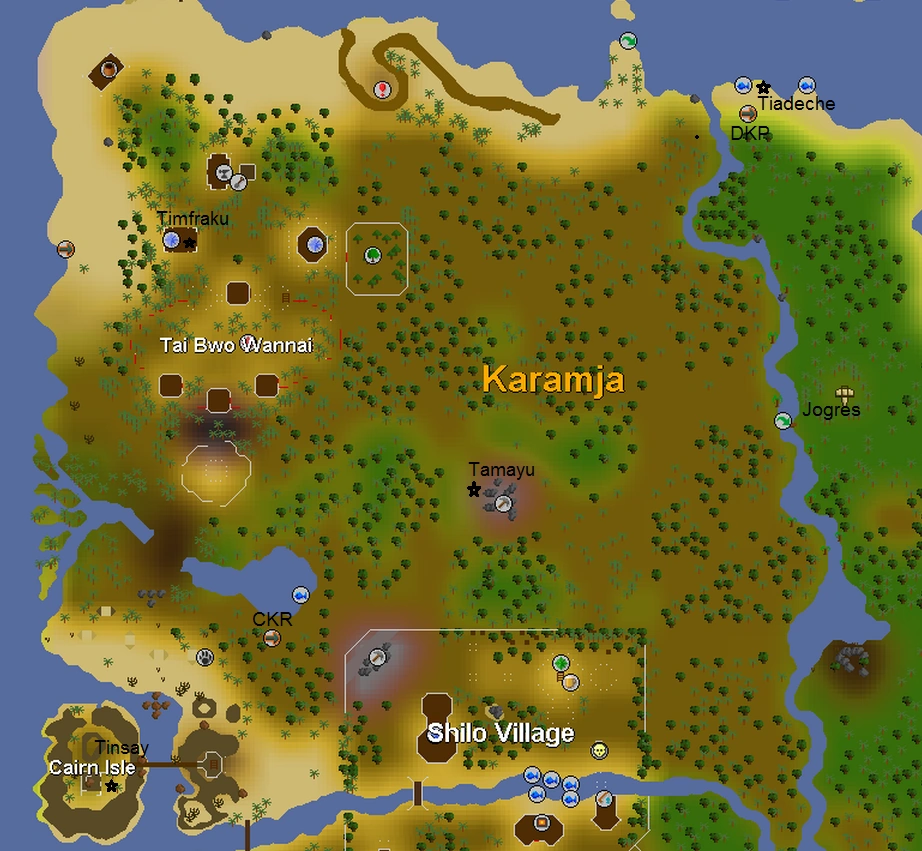Image resolution: width=922 pixels, height=851 pixels.
Task: Click the Jogres dungeon signpost marker
Action: click(x=845, y=394)
